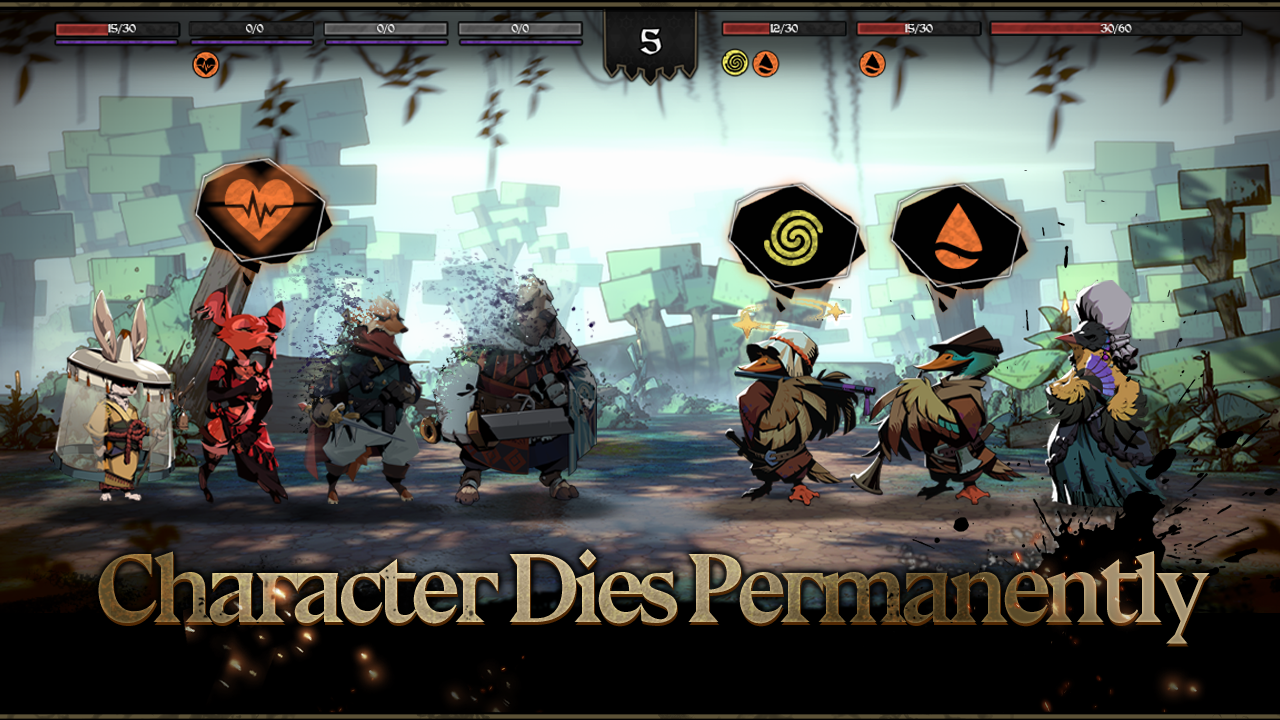The image size is (1280, 720).
Task: Click the crimson armored fox warrior
Action: (x=245, y=400)
